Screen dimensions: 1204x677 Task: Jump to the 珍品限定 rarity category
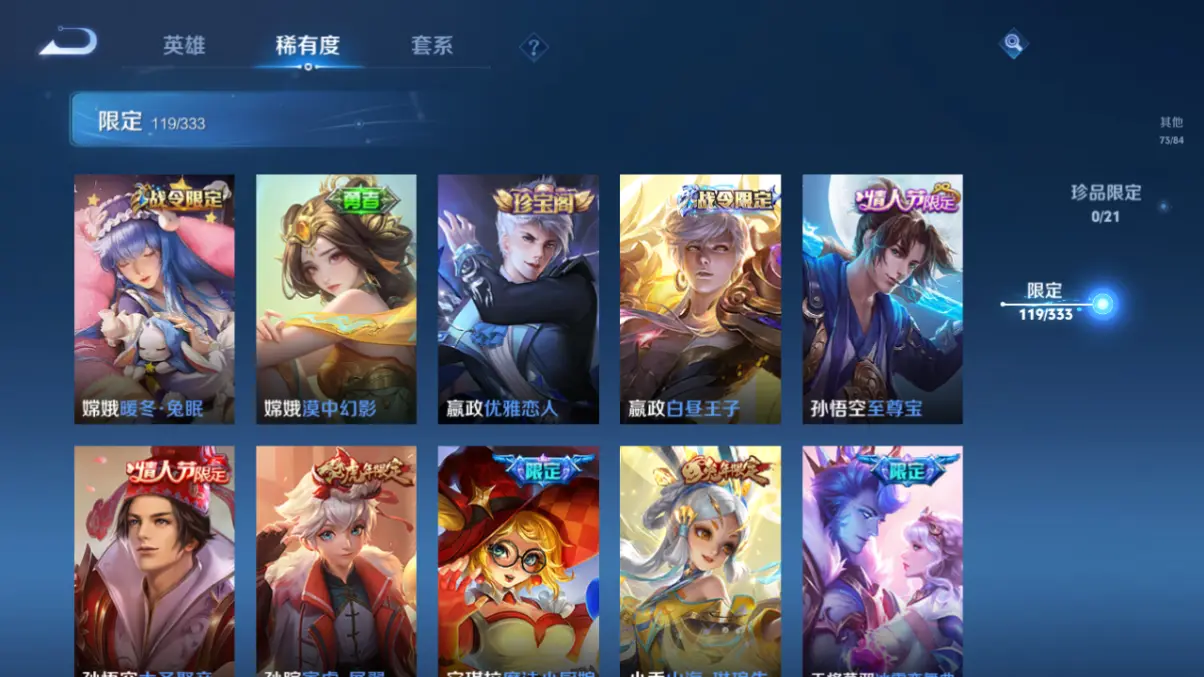point(1105,201)
